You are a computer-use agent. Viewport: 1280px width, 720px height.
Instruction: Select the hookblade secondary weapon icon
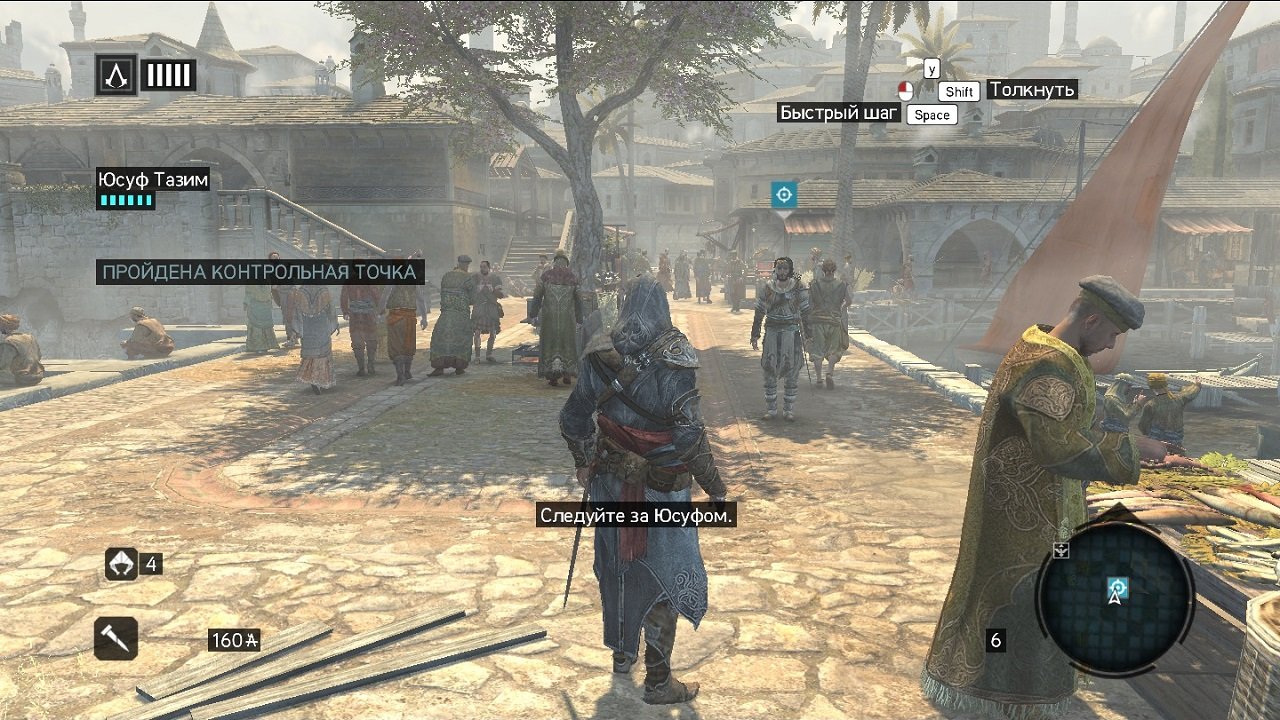(x=117, y=637)
